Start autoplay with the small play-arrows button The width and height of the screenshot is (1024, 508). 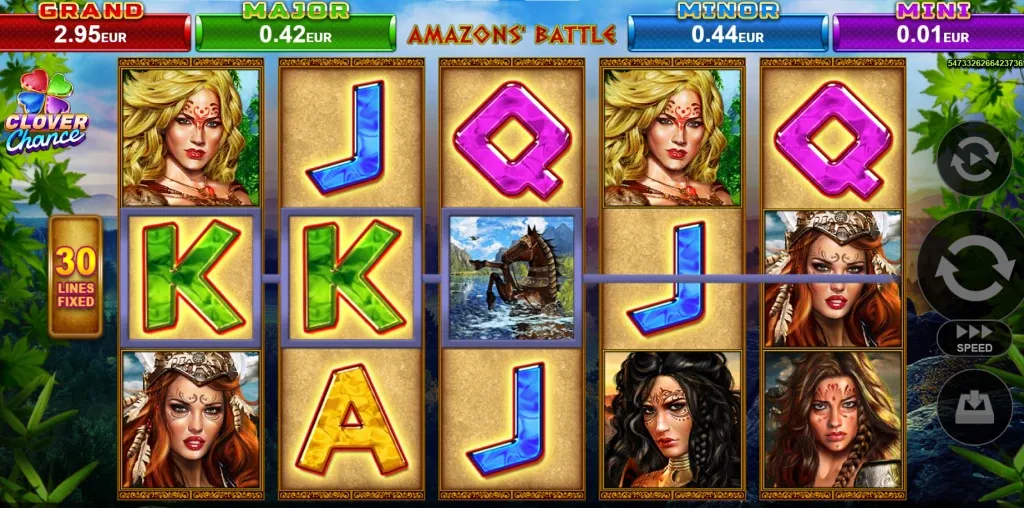[973, 159]
